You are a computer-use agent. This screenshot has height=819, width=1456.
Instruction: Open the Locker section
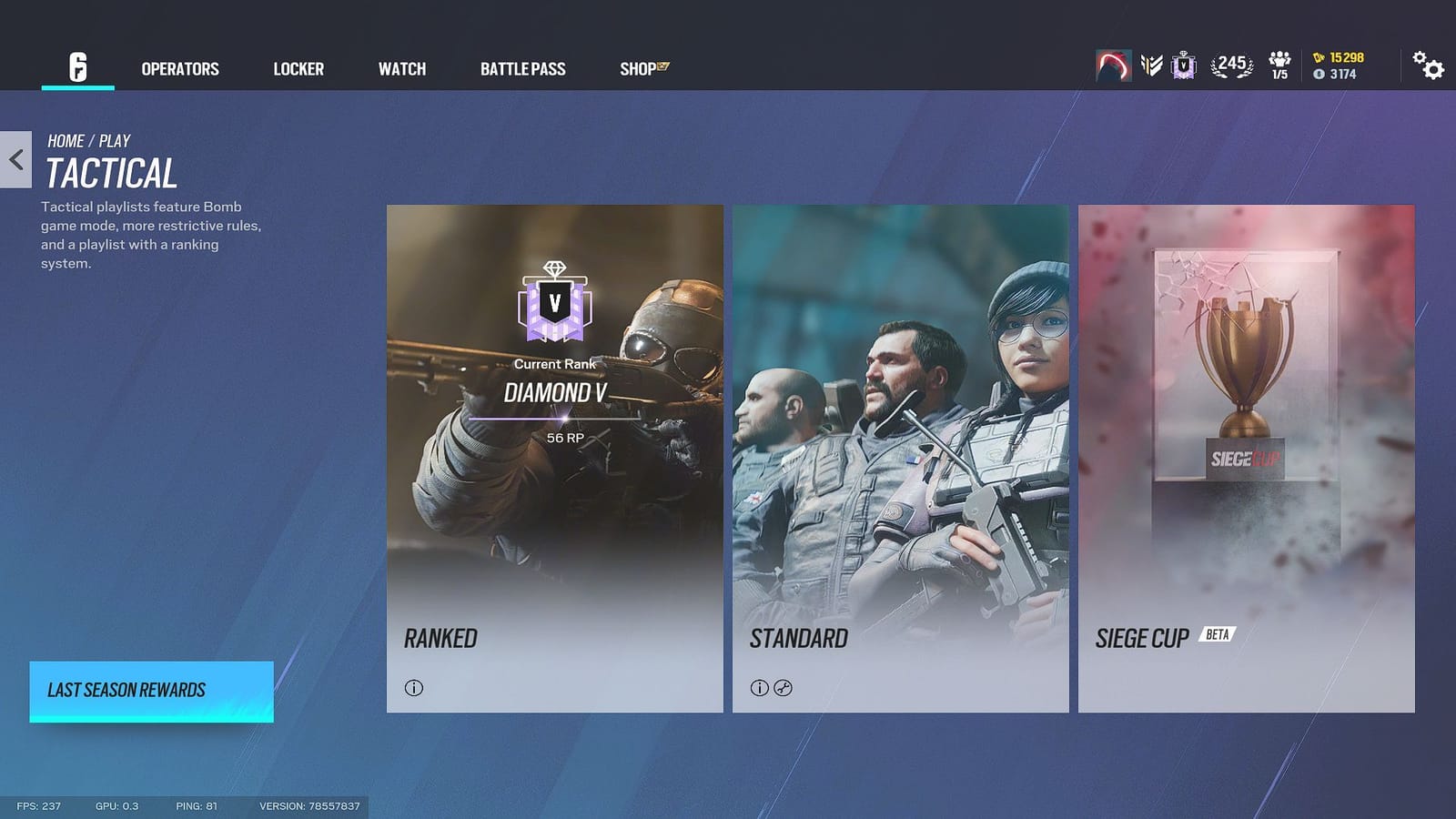(298, 68)
